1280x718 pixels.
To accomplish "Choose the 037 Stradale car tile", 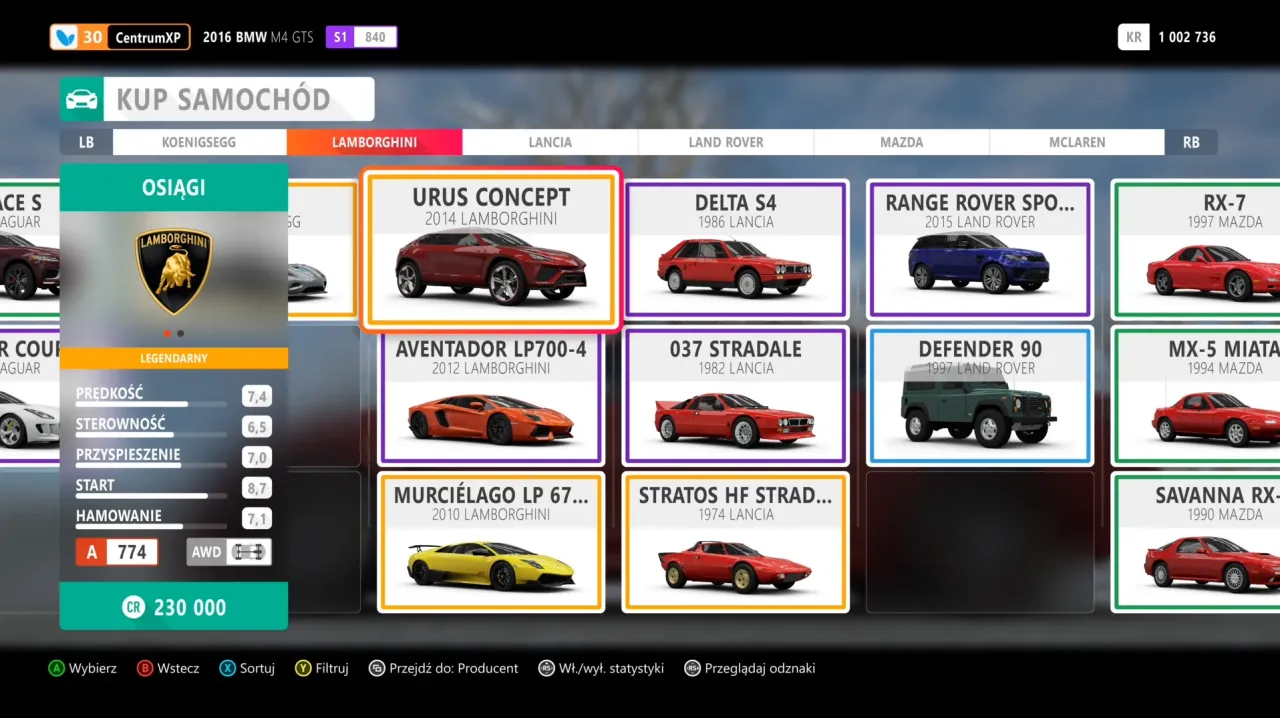I will point(736,396).
